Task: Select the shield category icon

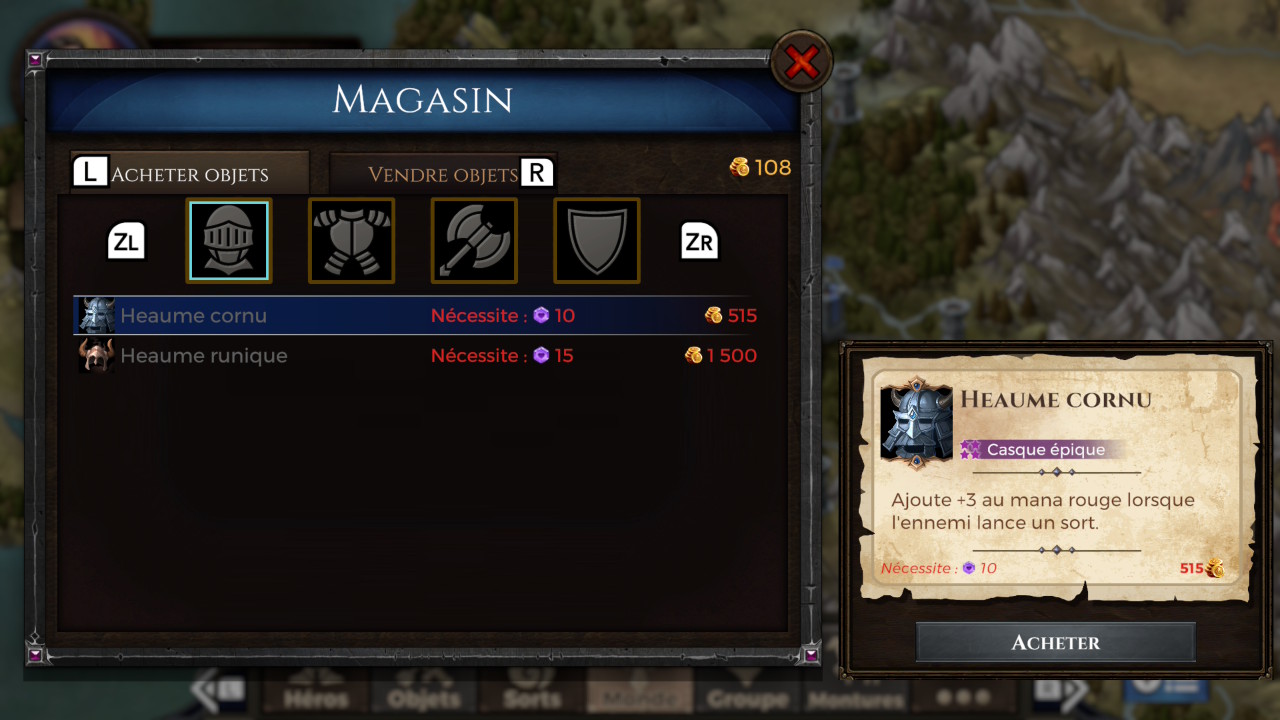Action: pos(597,241)
